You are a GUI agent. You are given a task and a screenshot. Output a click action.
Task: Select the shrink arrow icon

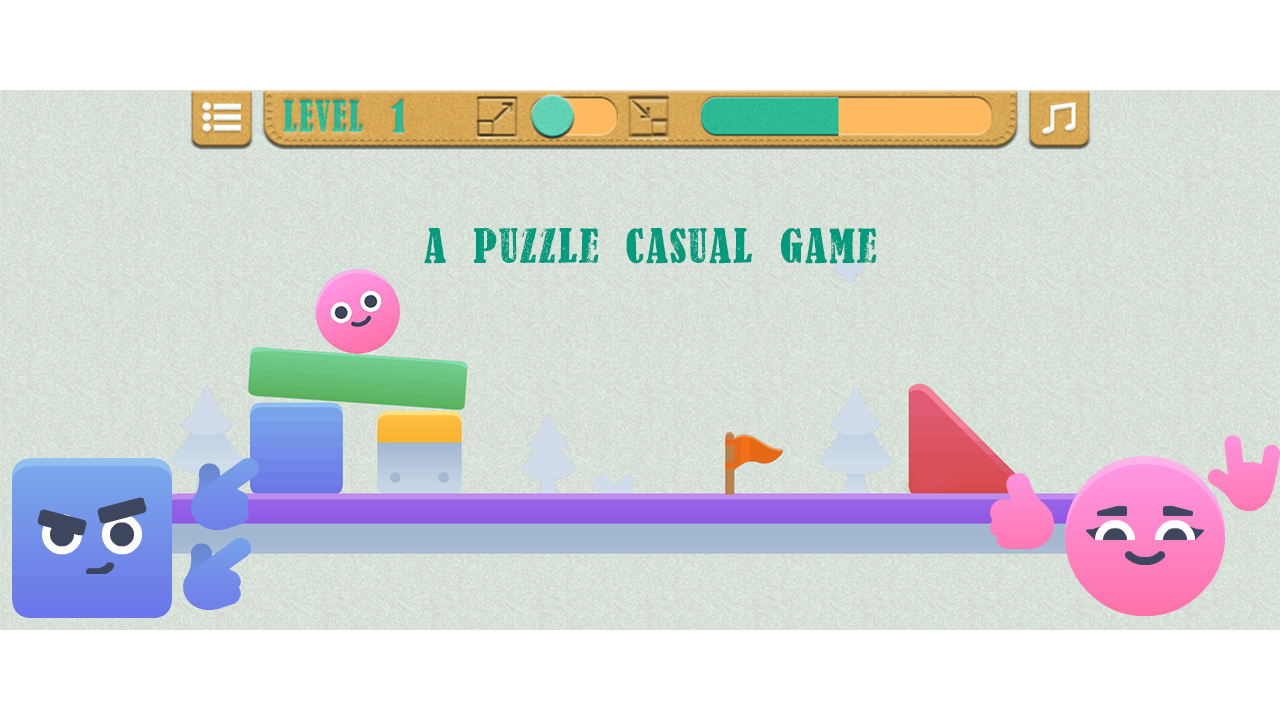tap(647, 118)
